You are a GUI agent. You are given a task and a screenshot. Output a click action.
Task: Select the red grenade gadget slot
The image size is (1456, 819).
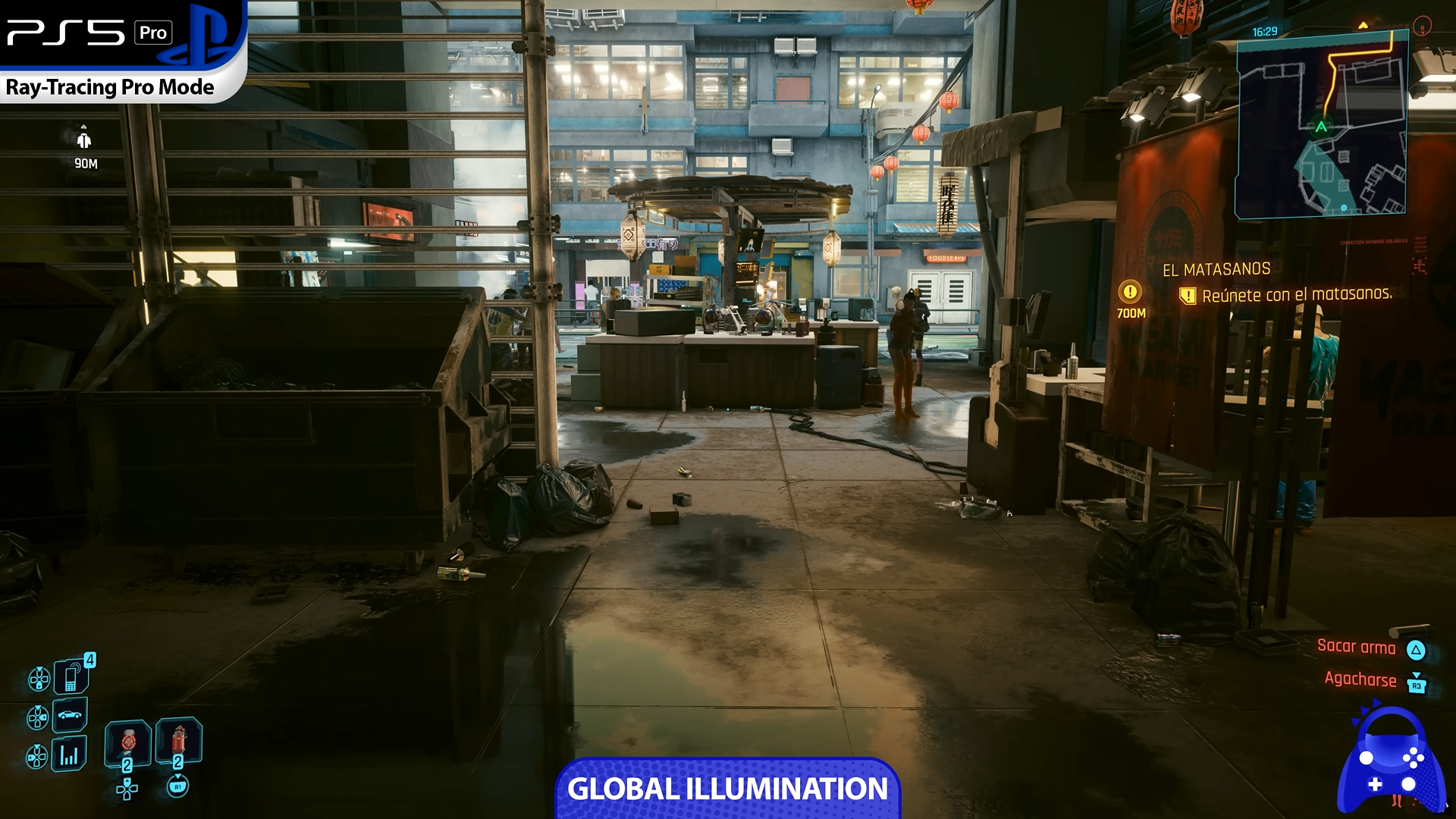[179, 741]
